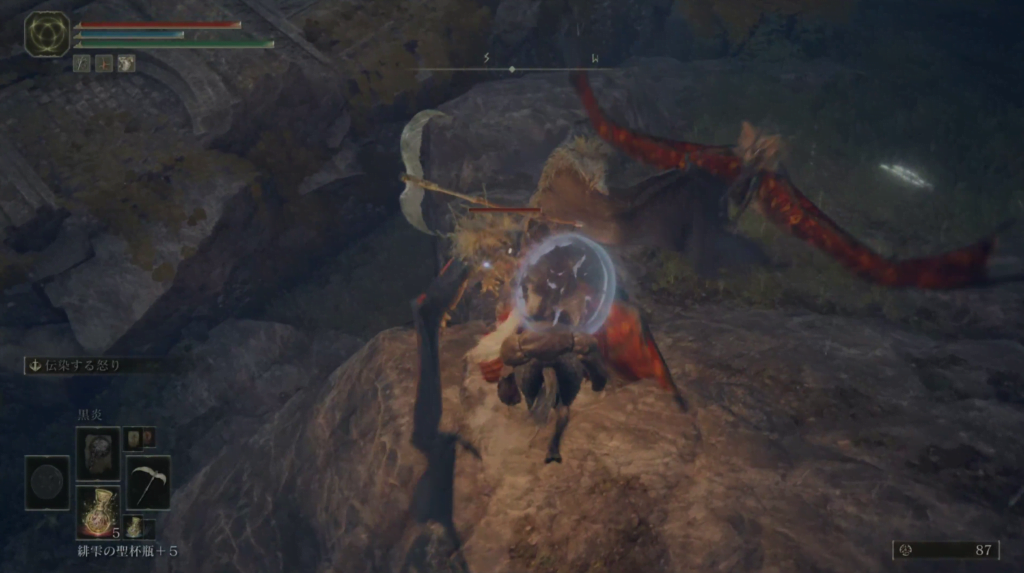Select the round shield left-hand slot
The height and width of the screenshot is (573, 1024).
47,482
